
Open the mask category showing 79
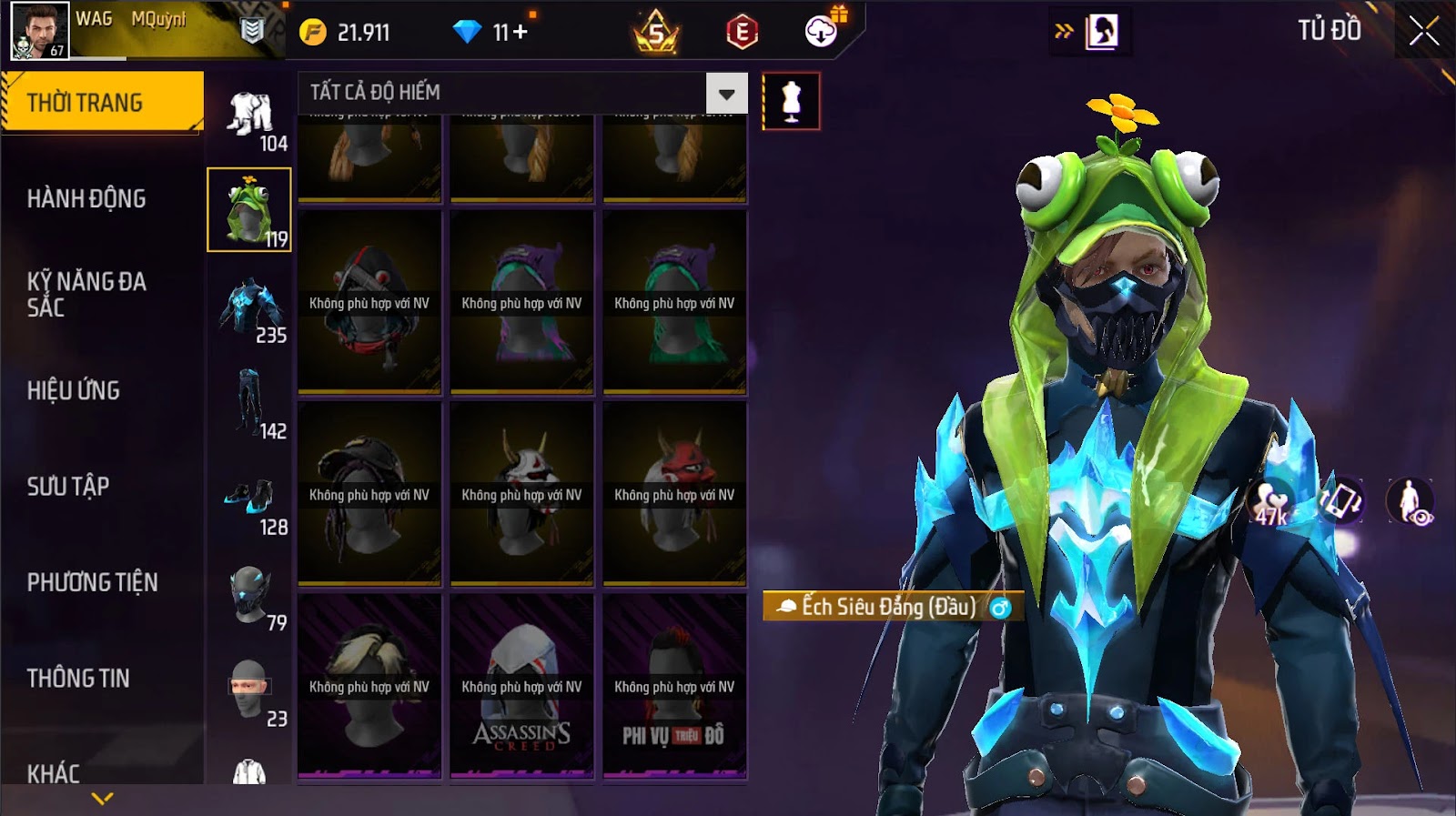tap(249, 595)
